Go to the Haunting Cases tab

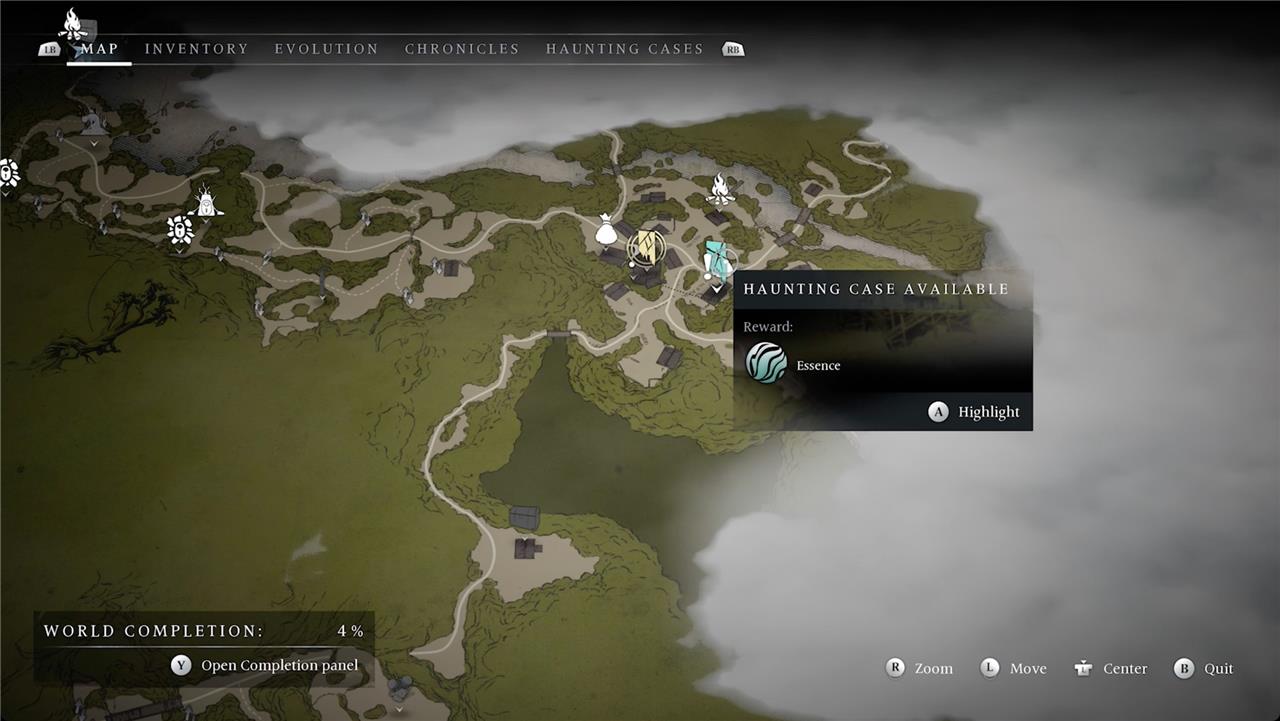click(624, 49)
